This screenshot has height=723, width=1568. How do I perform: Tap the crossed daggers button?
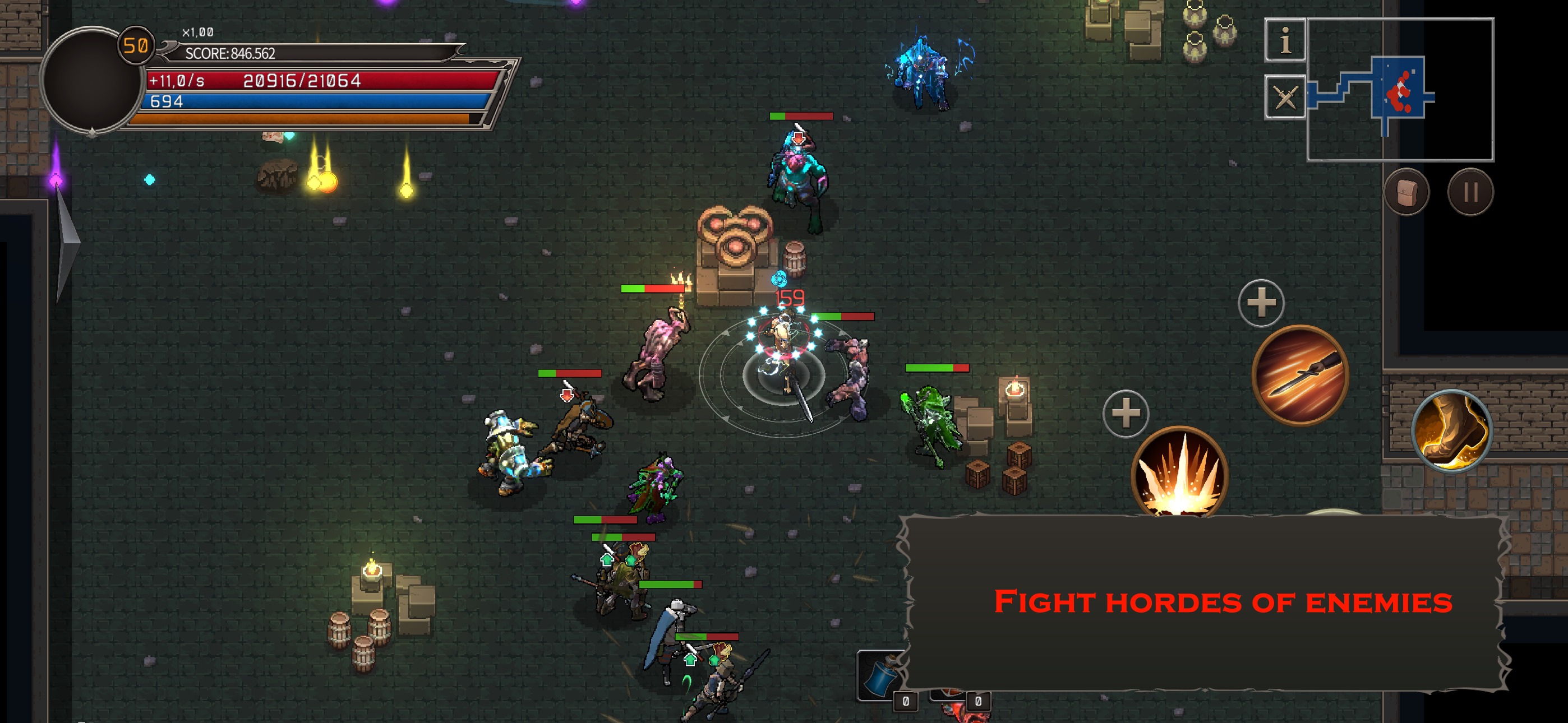[x=1284, y=96]
